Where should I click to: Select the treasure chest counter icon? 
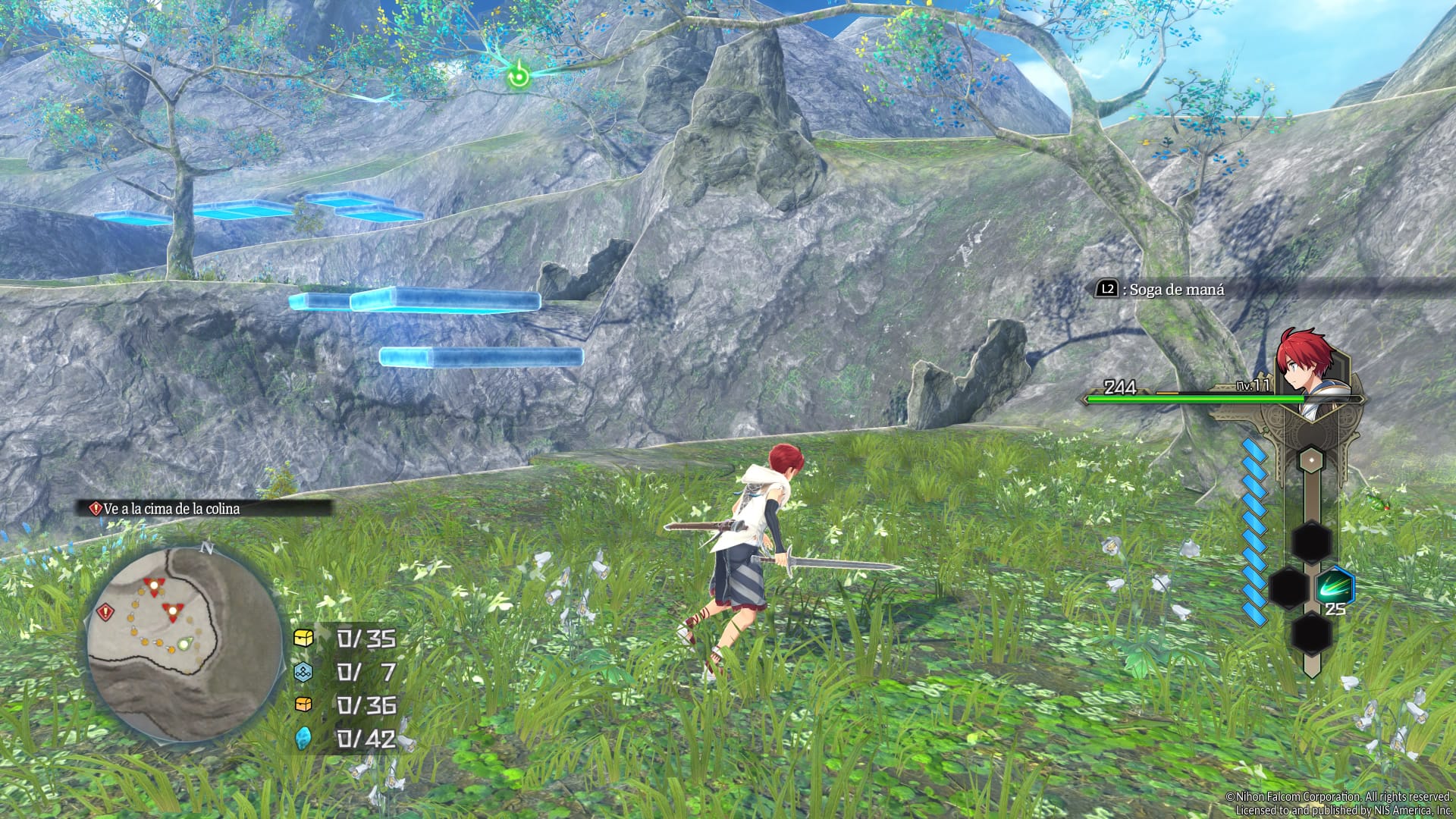tap(304, 638)
